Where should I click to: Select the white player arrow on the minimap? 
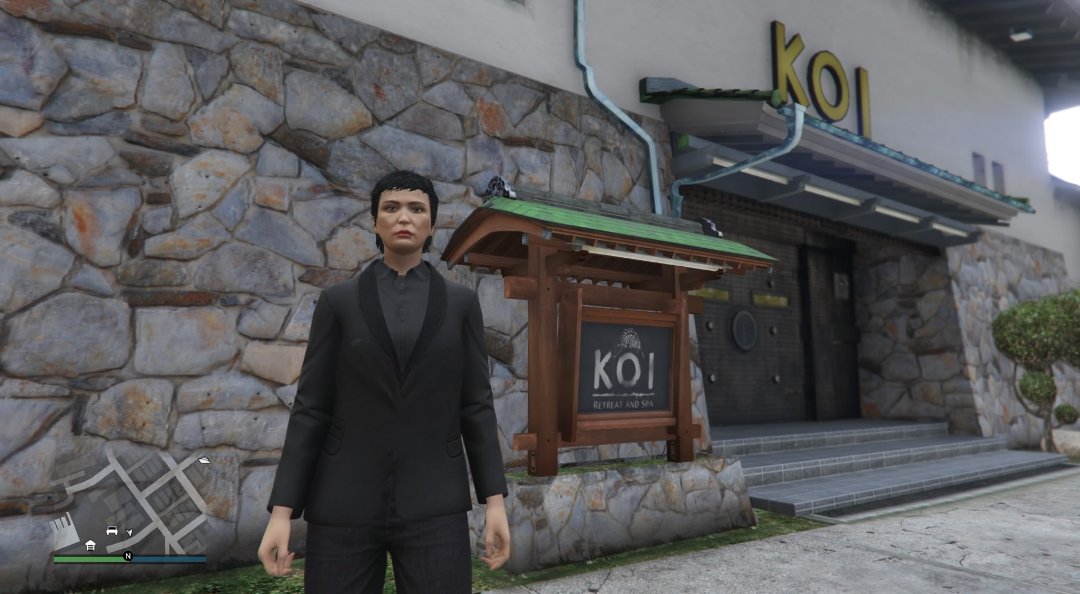(x=129, y=533)
